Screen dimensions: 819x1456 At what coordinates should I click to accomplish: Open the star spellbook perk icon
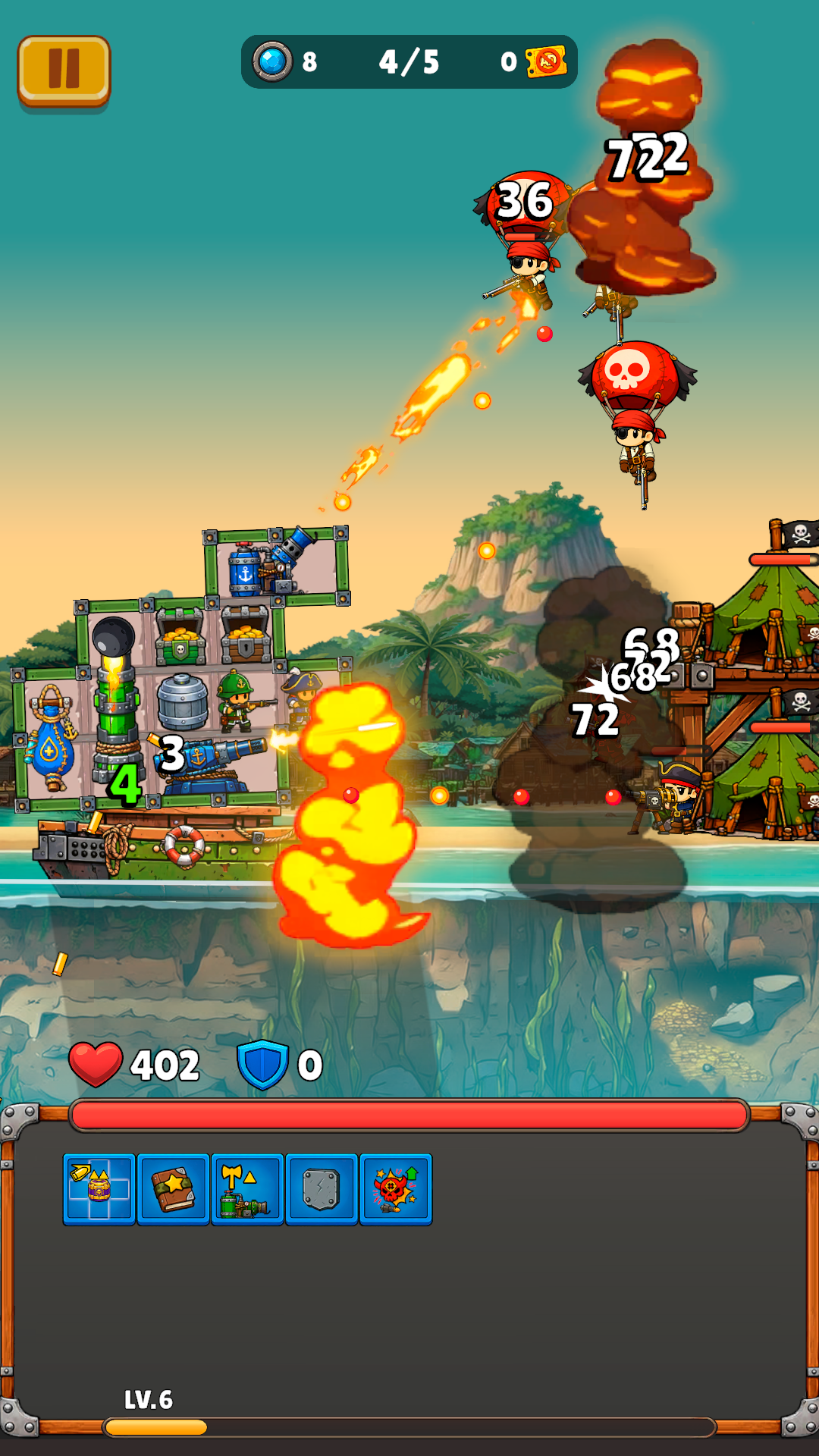[x=173, y=1189]
